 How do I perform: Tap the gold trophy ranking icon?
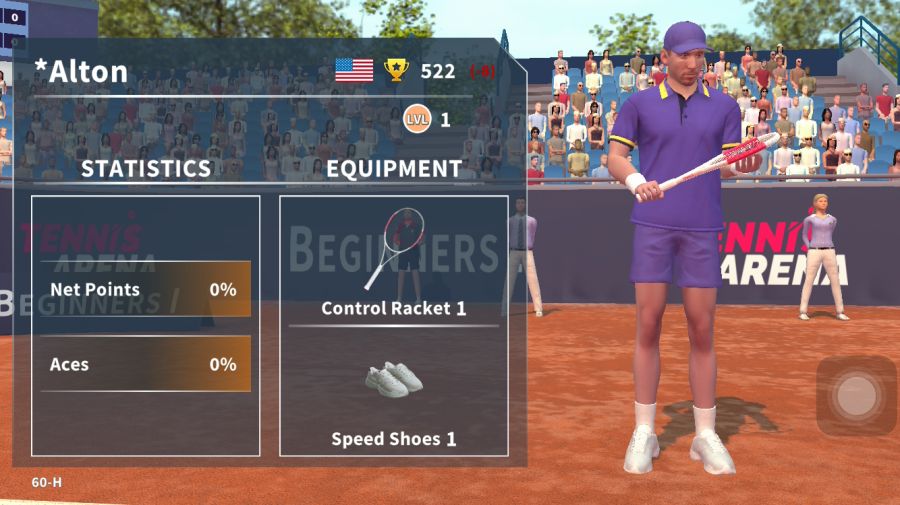point(397,70)
